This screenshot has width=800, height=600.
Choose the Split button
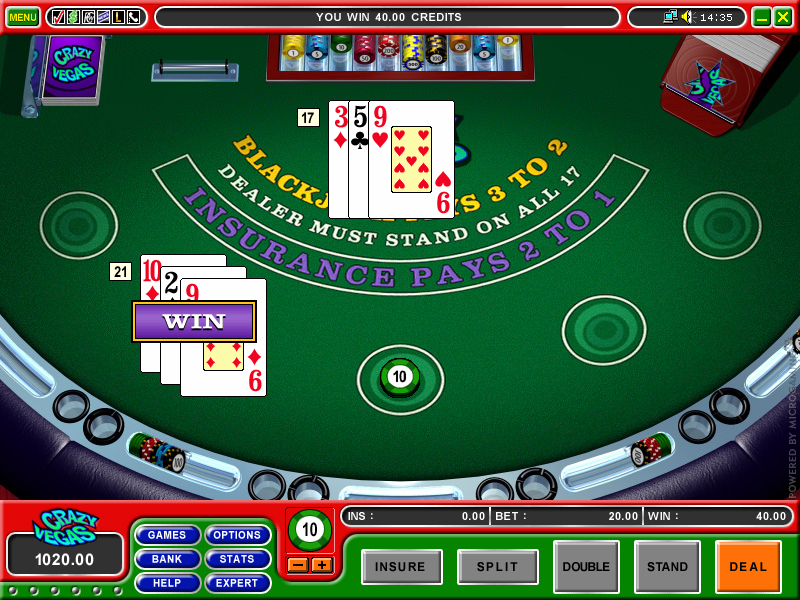coord(497,567)
